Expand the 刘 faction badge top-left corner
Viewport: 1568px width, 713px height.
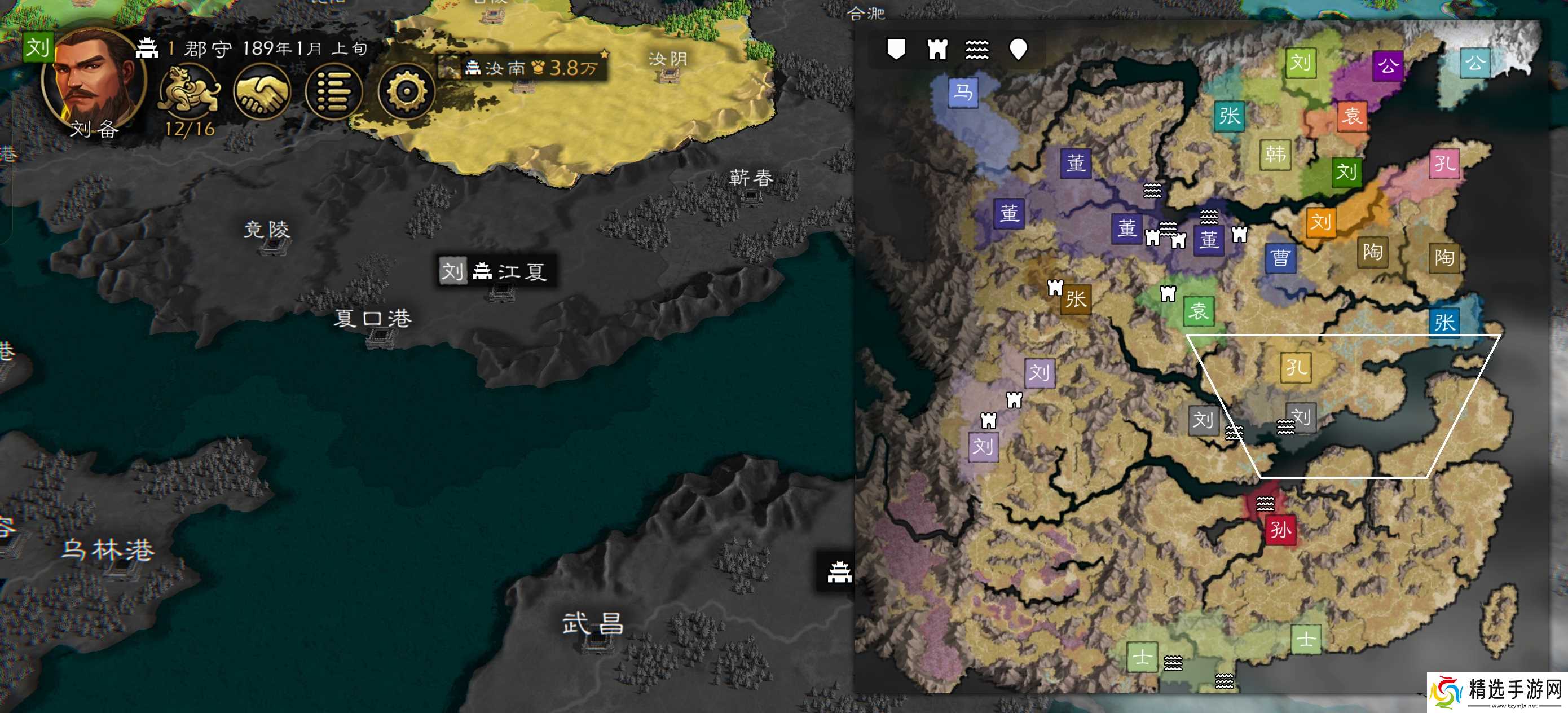(x=38, y=47)
